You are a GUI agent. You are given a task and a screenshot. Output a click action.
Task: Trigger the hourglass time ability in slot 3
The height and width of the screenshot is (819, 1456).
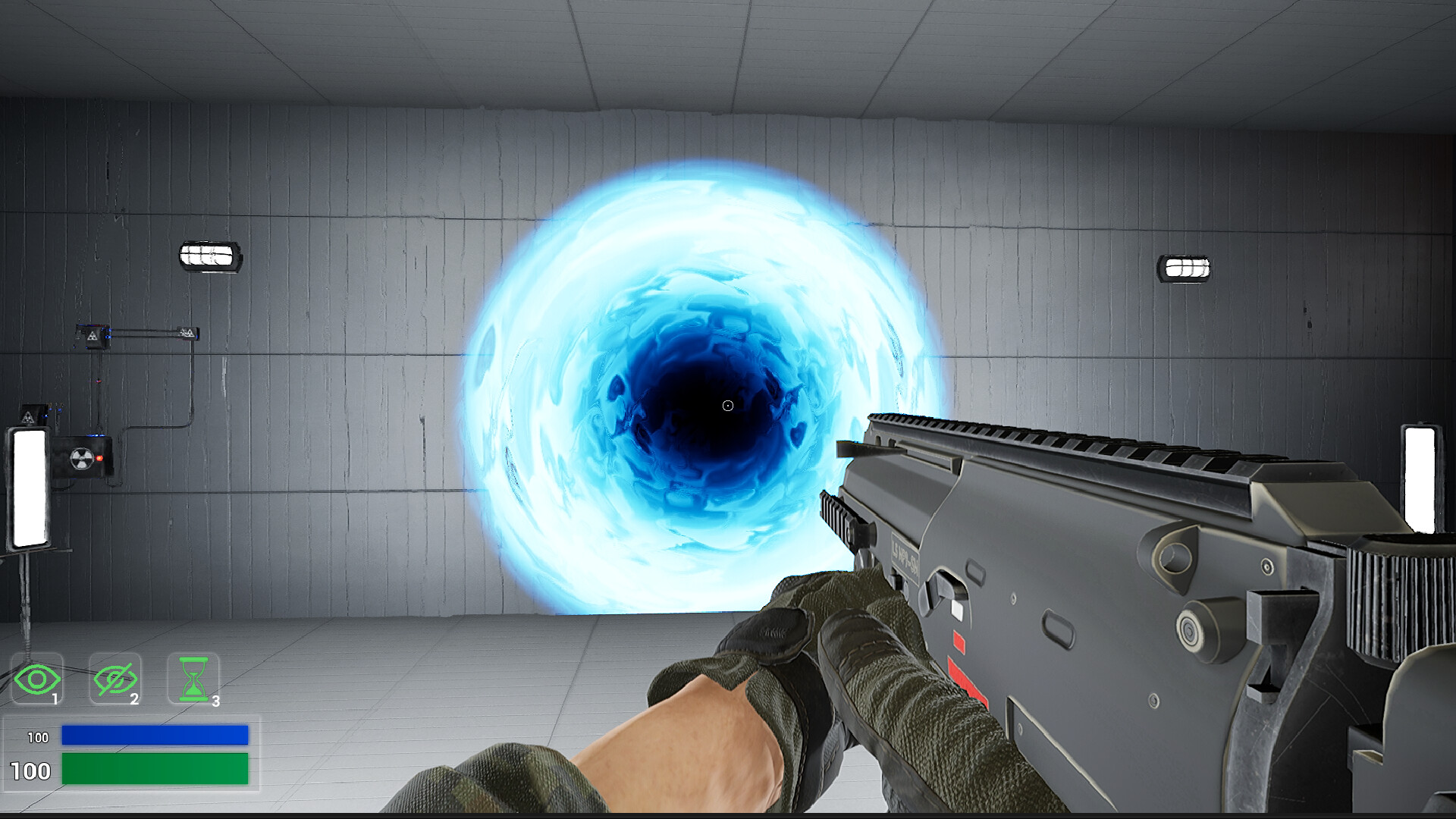[193, 676]
